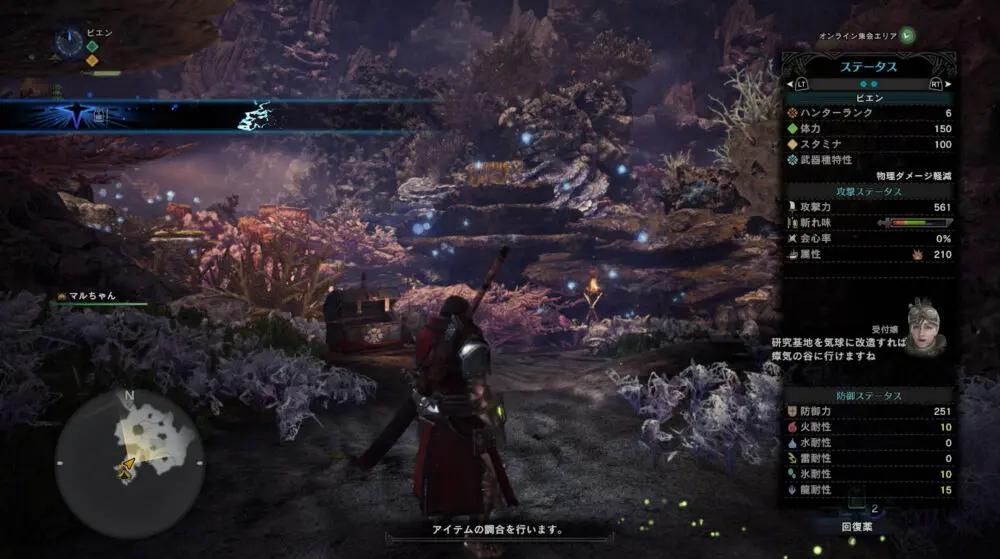Select the ハンターランク row

(x=868, y=113)
